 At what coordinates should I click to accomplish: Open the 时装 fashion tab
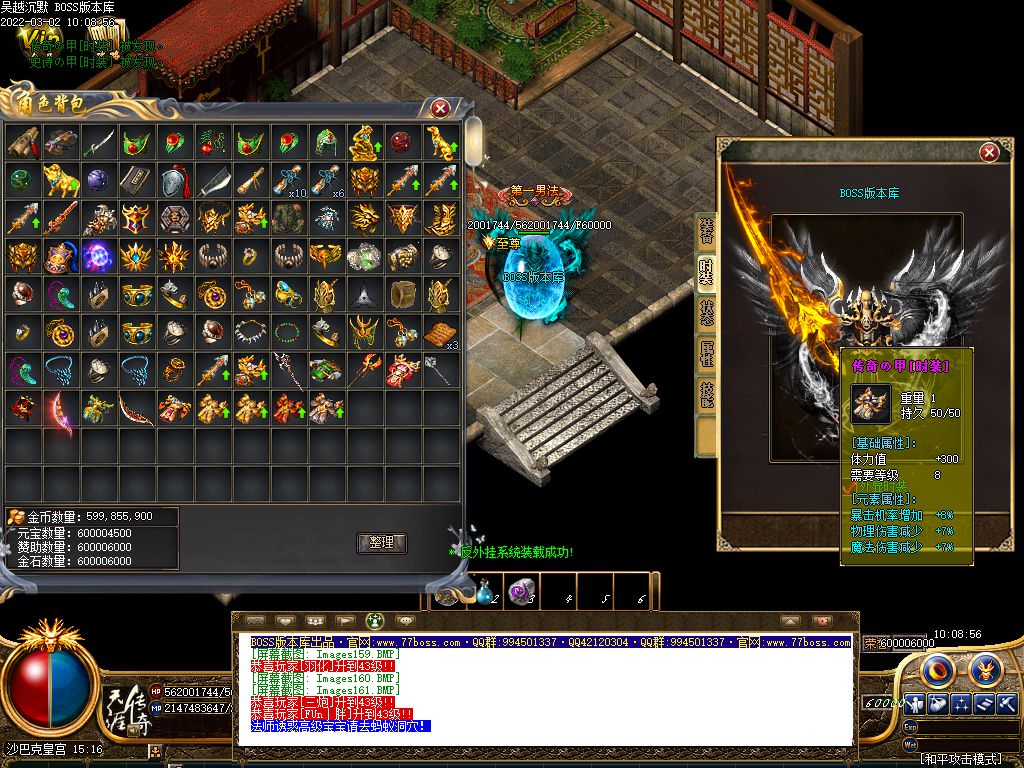pos(707,272)
